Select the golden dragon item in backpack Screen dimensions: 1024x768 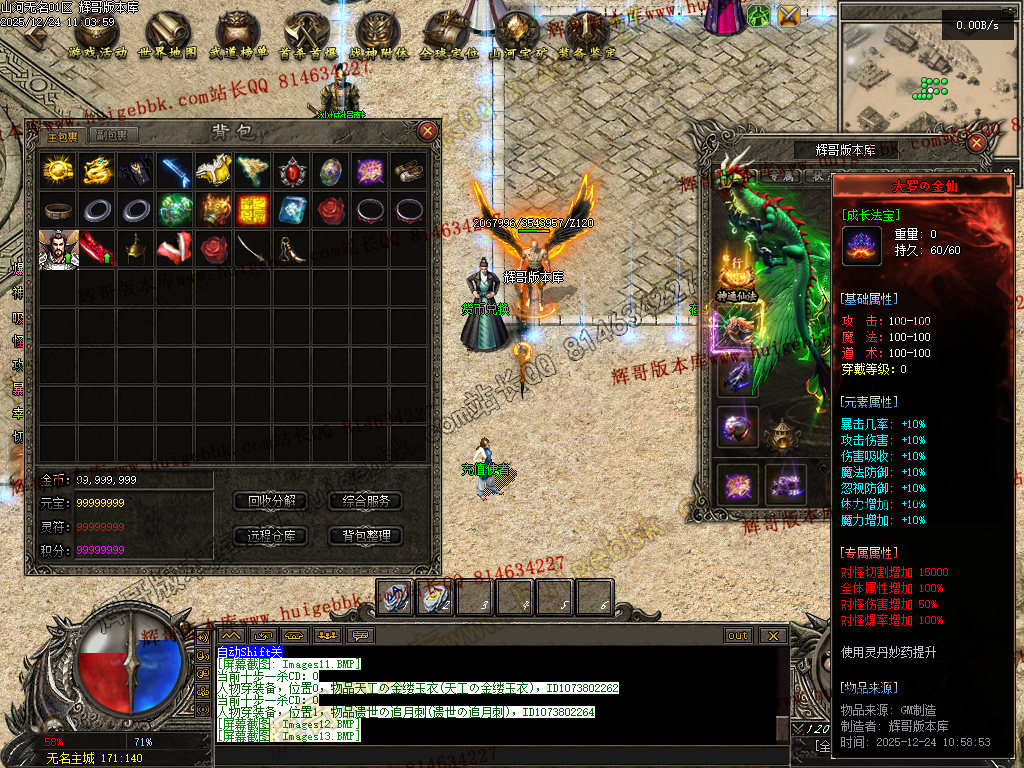coord(97,171)
